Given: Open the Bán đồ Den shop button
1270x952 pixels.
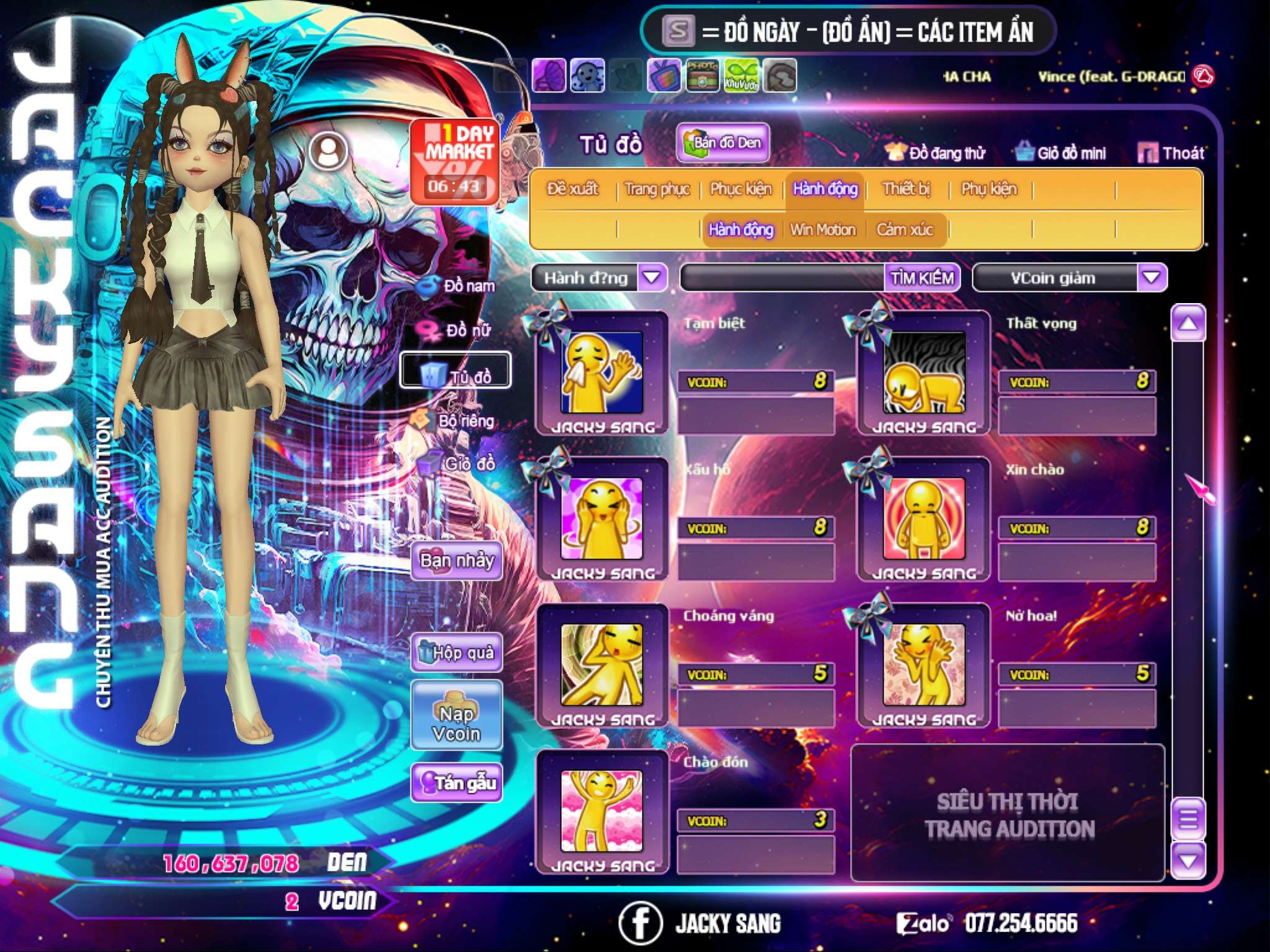Looking at the screenshot, I should coord(723,143).
